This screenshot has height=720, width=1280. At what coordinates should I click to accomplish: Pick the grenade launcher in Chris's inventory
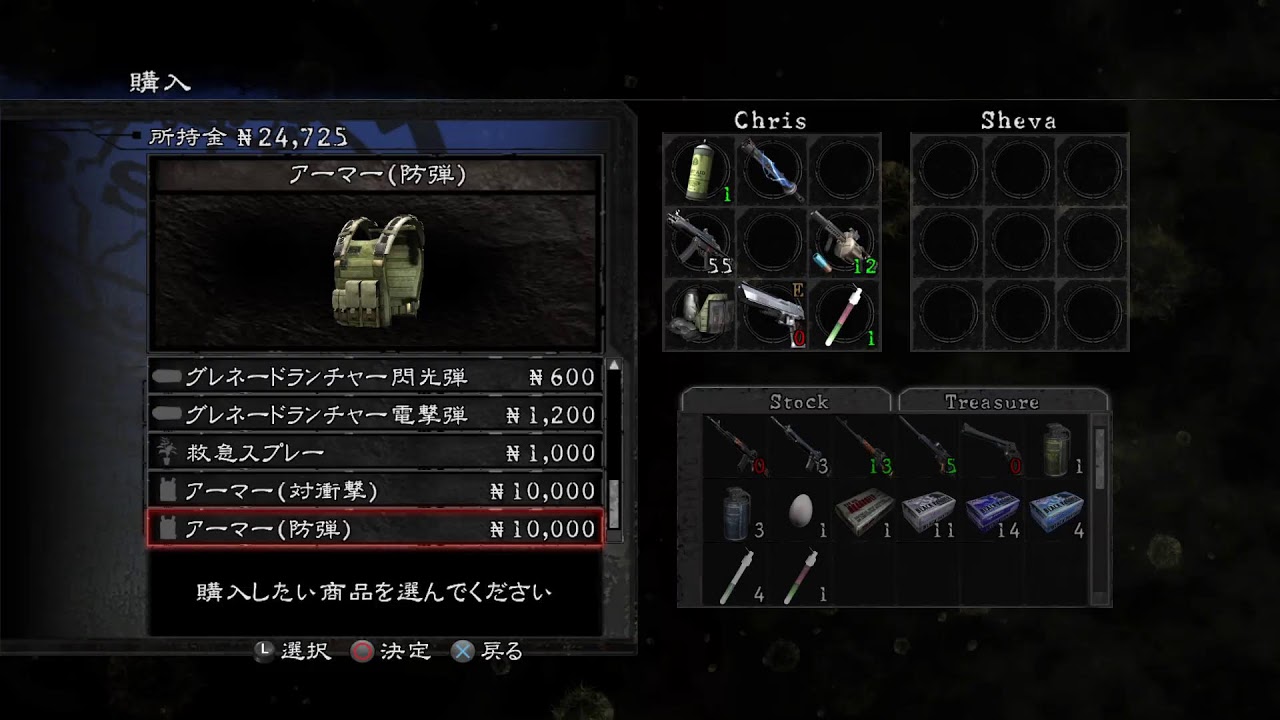(843, 242)
